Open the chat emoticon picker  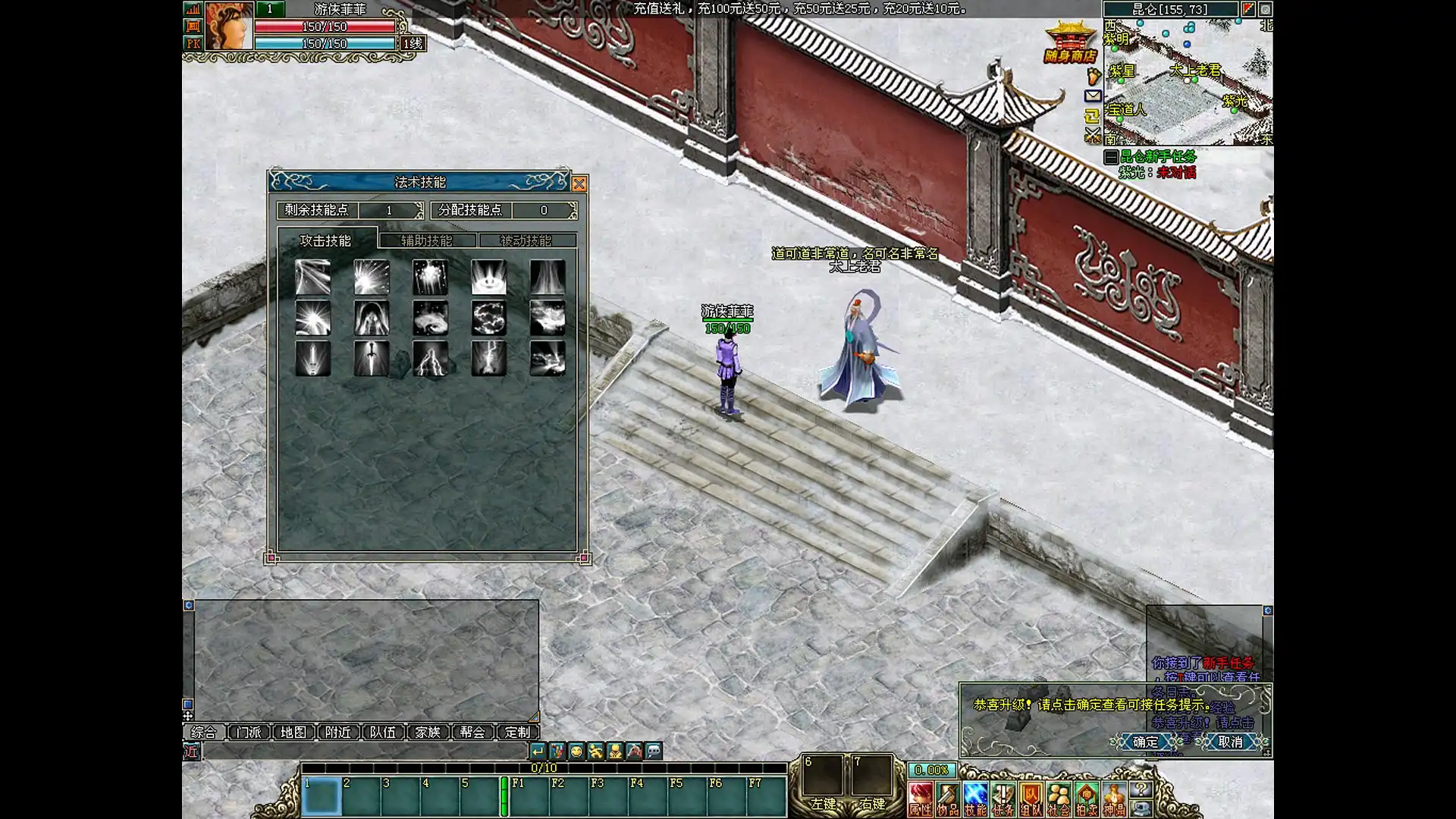[576, 751]
